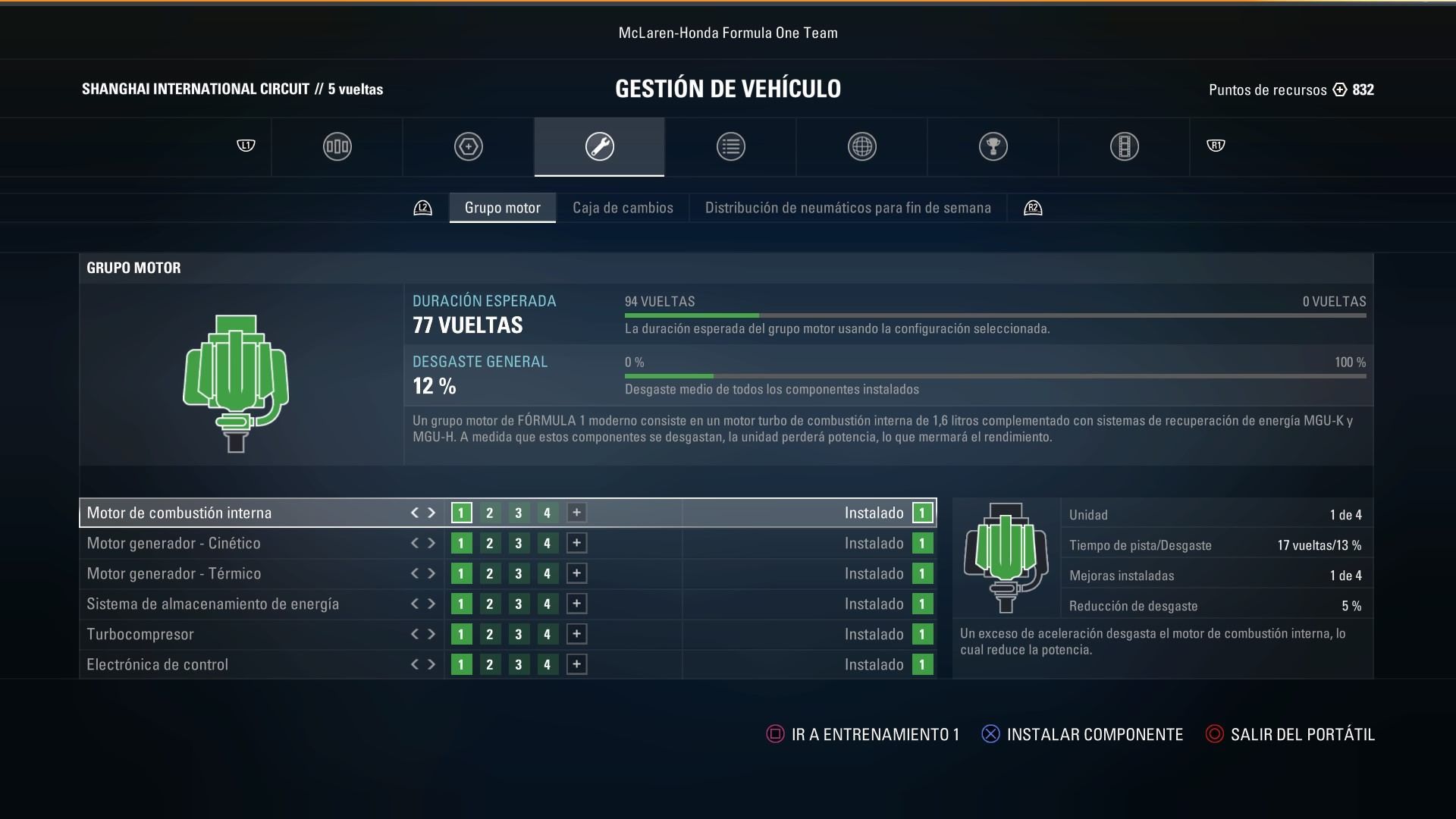The width and height of the screenshot is (1456, 819).
Task: Open the list icon tab
Action: (730, 146)
